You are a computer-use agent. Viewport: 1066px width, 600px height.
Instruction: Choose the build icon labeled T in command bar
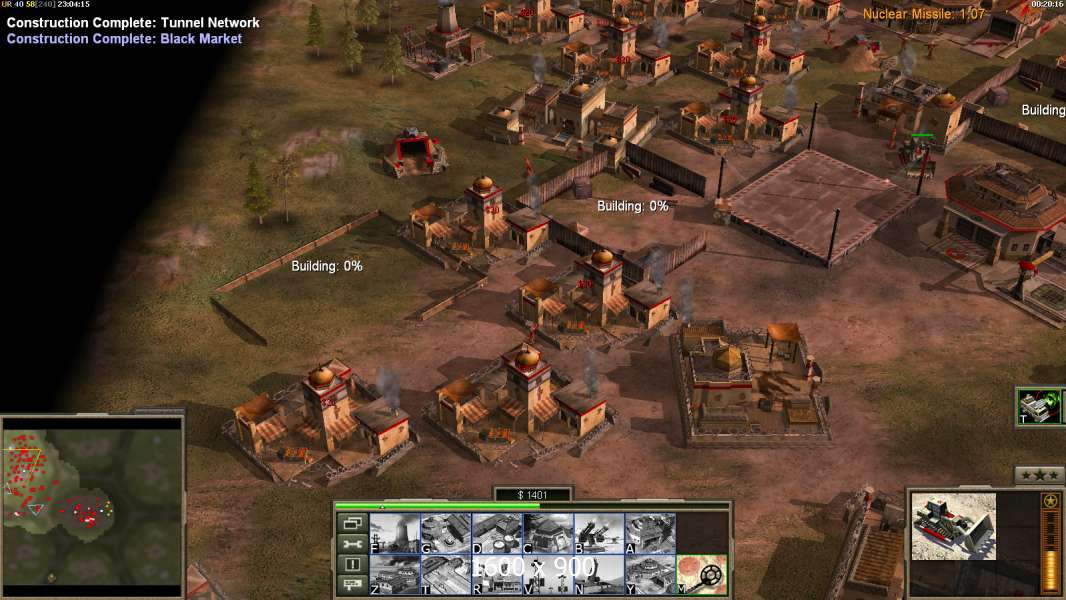click(x=446, y=575)
